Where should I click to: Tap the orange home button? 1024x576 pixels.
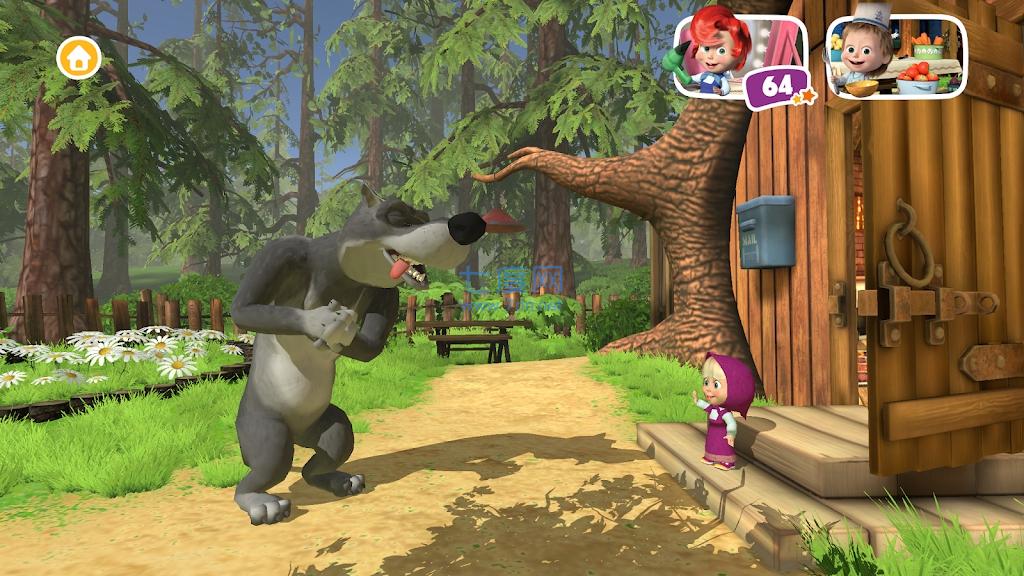(x=79, y=58)
